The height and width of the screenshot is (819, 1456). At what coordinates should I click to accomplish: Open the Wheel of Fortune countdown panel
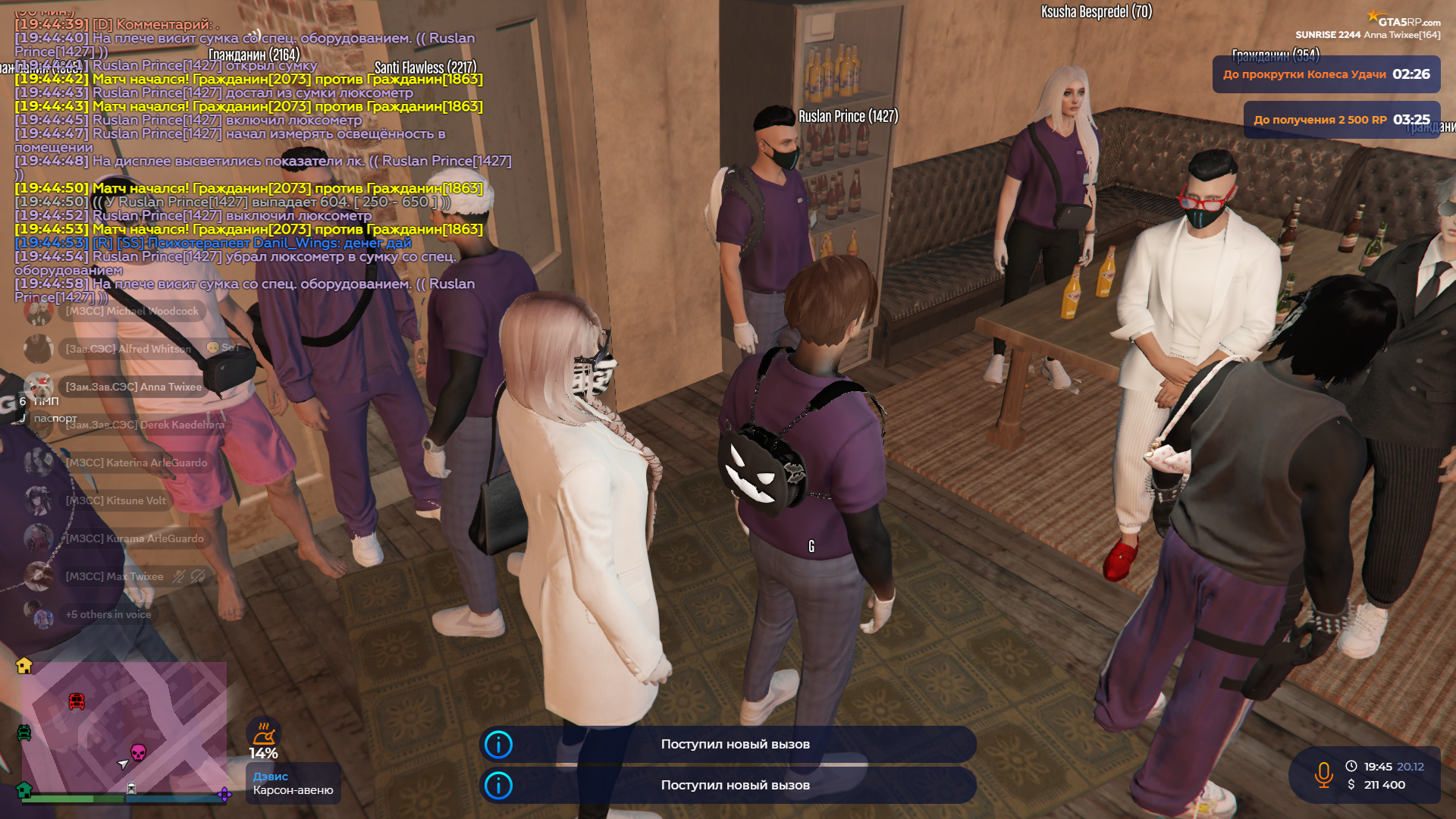1326,74
